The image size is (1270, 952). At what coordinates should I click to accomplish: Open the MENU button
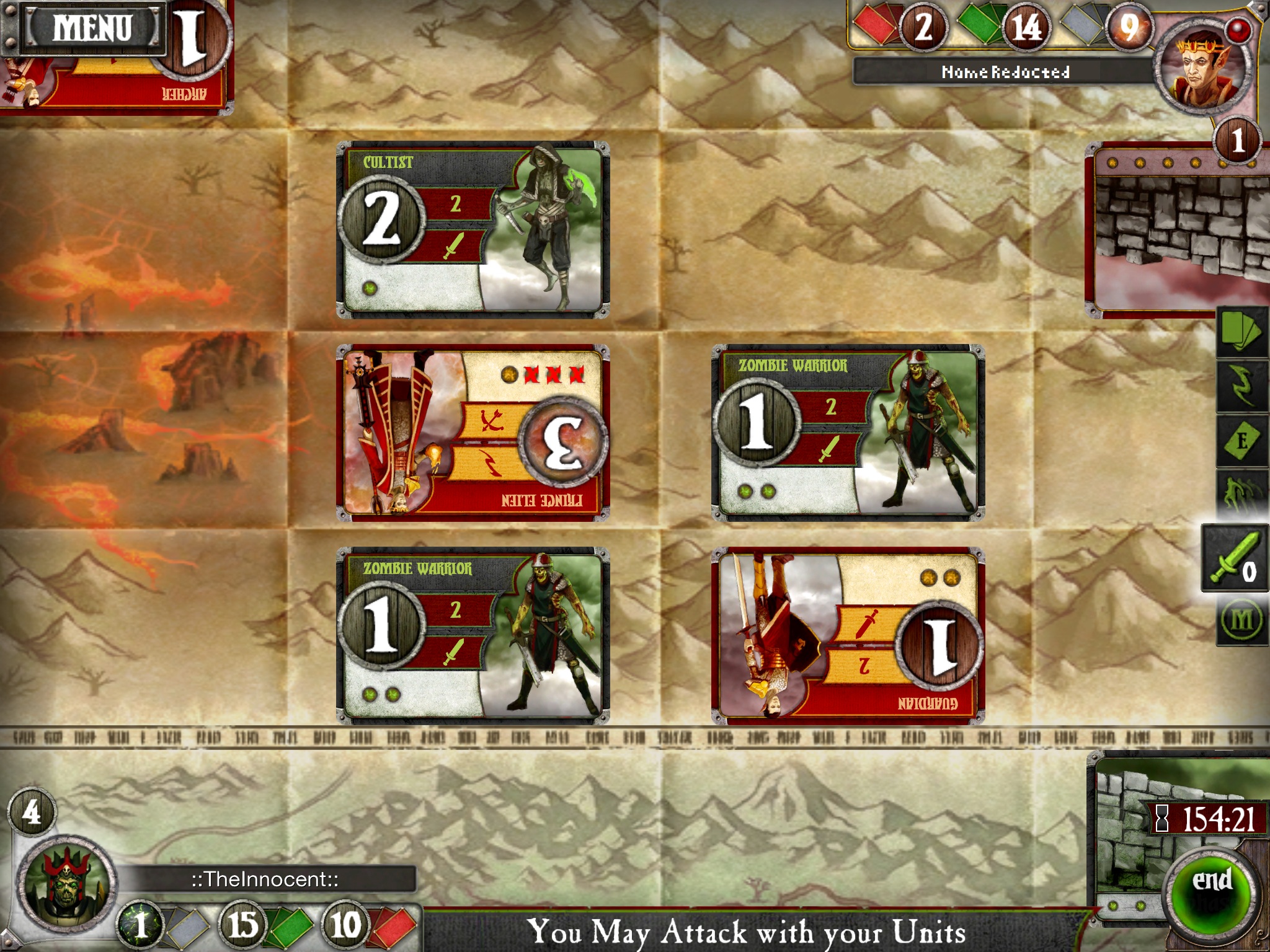click(92, 28)
